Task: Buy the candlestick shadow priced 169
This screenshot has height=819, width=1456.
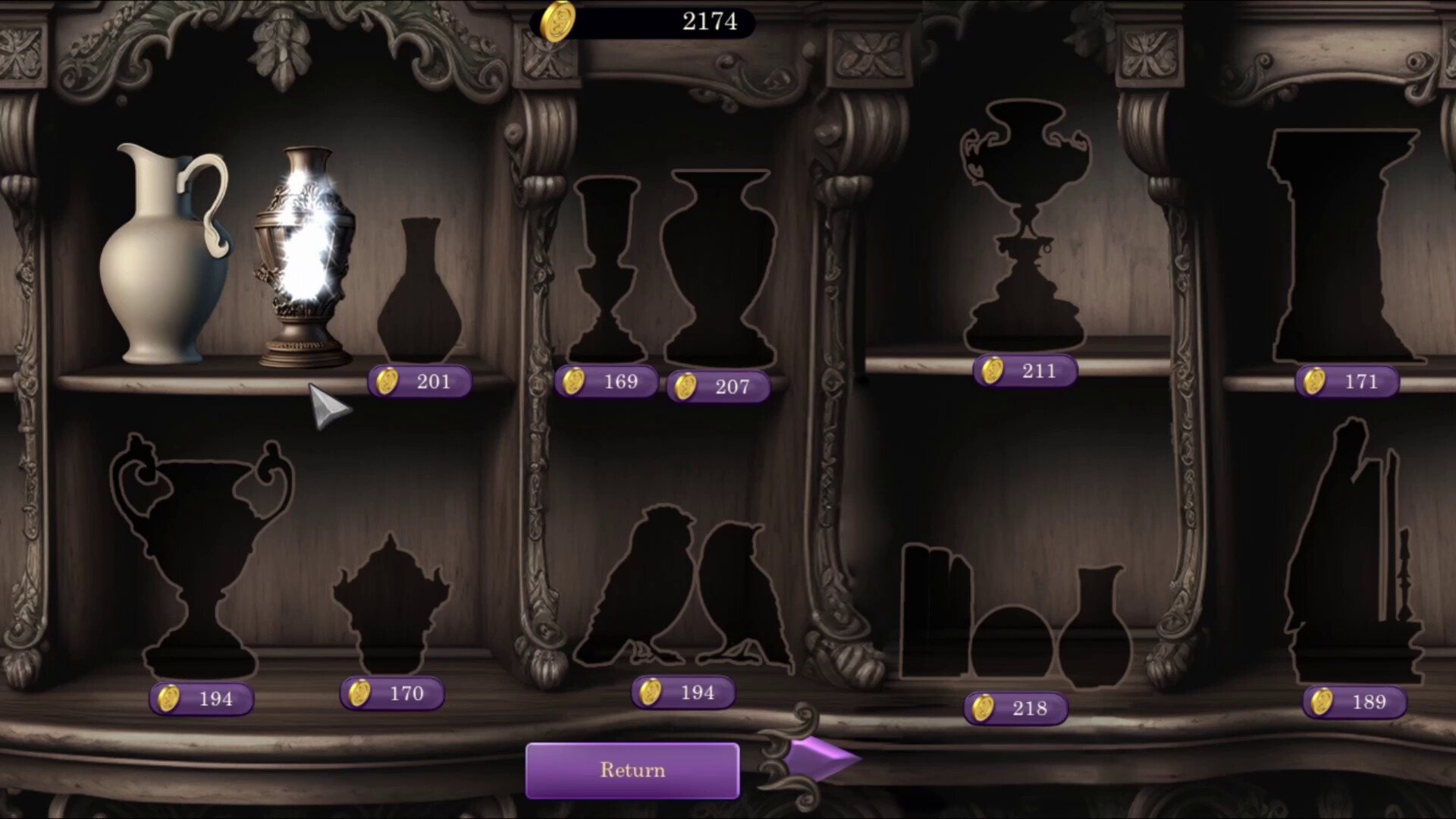Action: 606,381
